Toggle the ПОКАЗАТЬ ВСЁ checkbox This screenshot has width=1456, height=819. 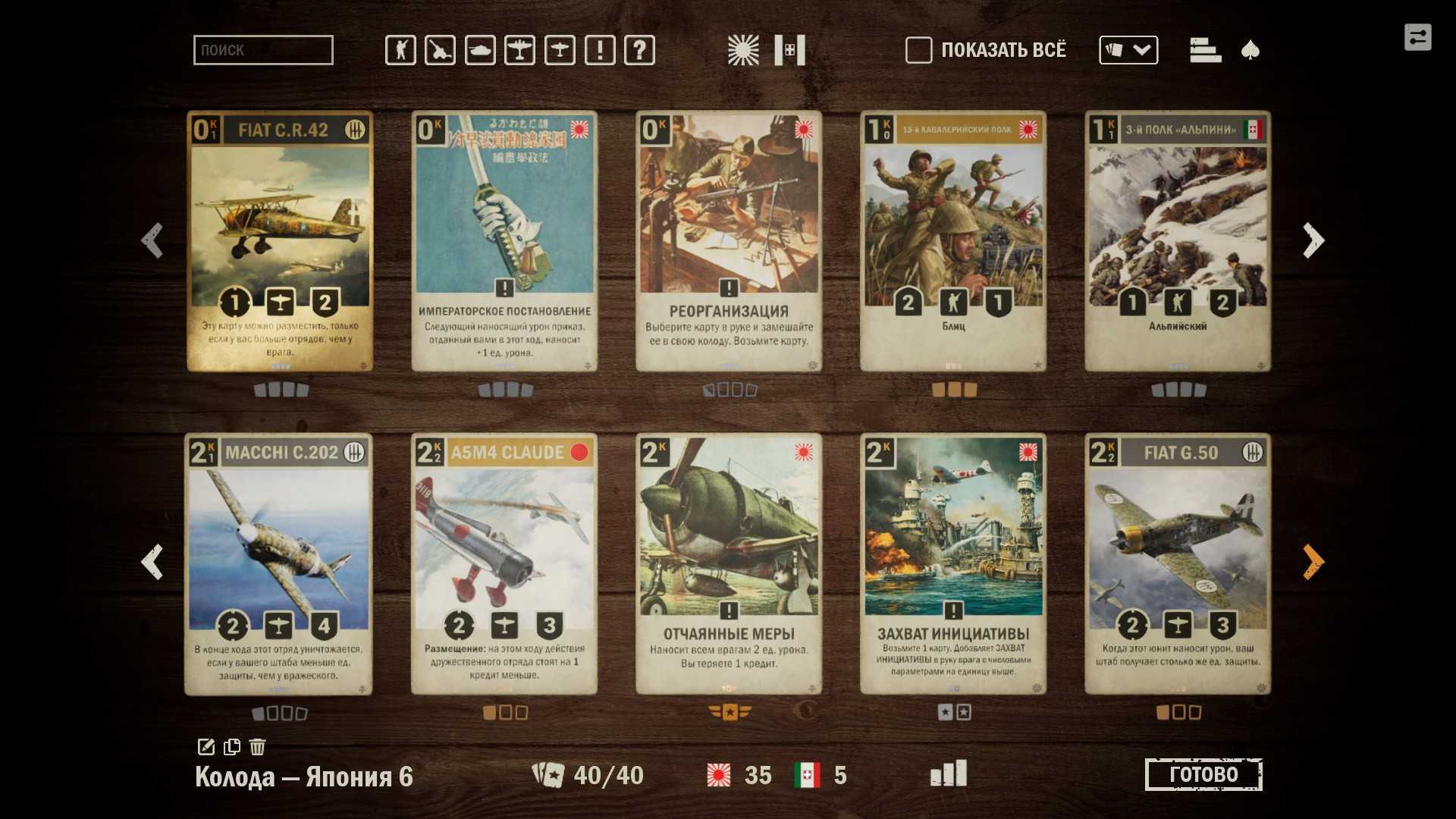(918, 50)
